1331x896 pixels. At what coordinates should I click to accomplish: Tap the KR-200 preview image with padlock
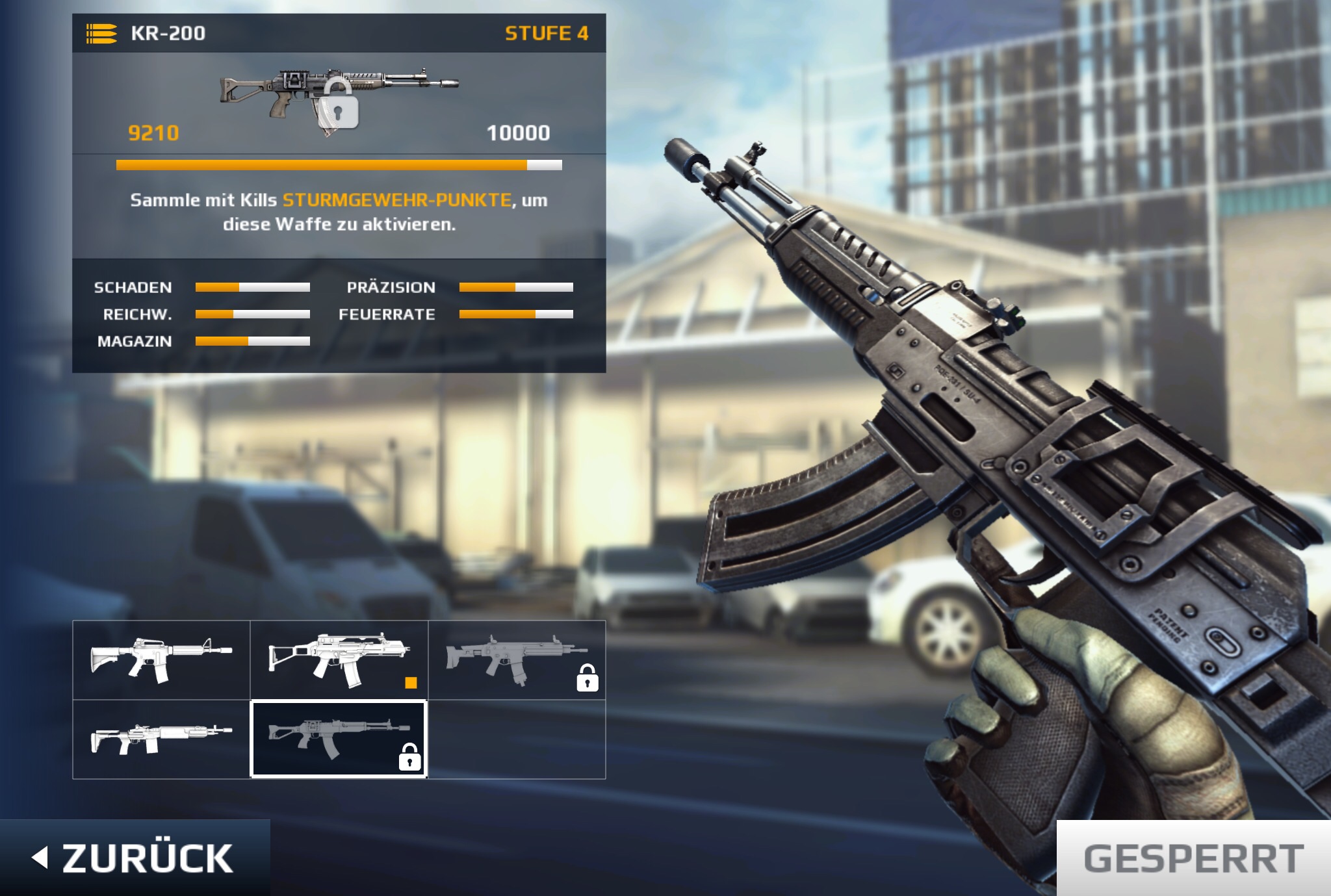(339, 99)
